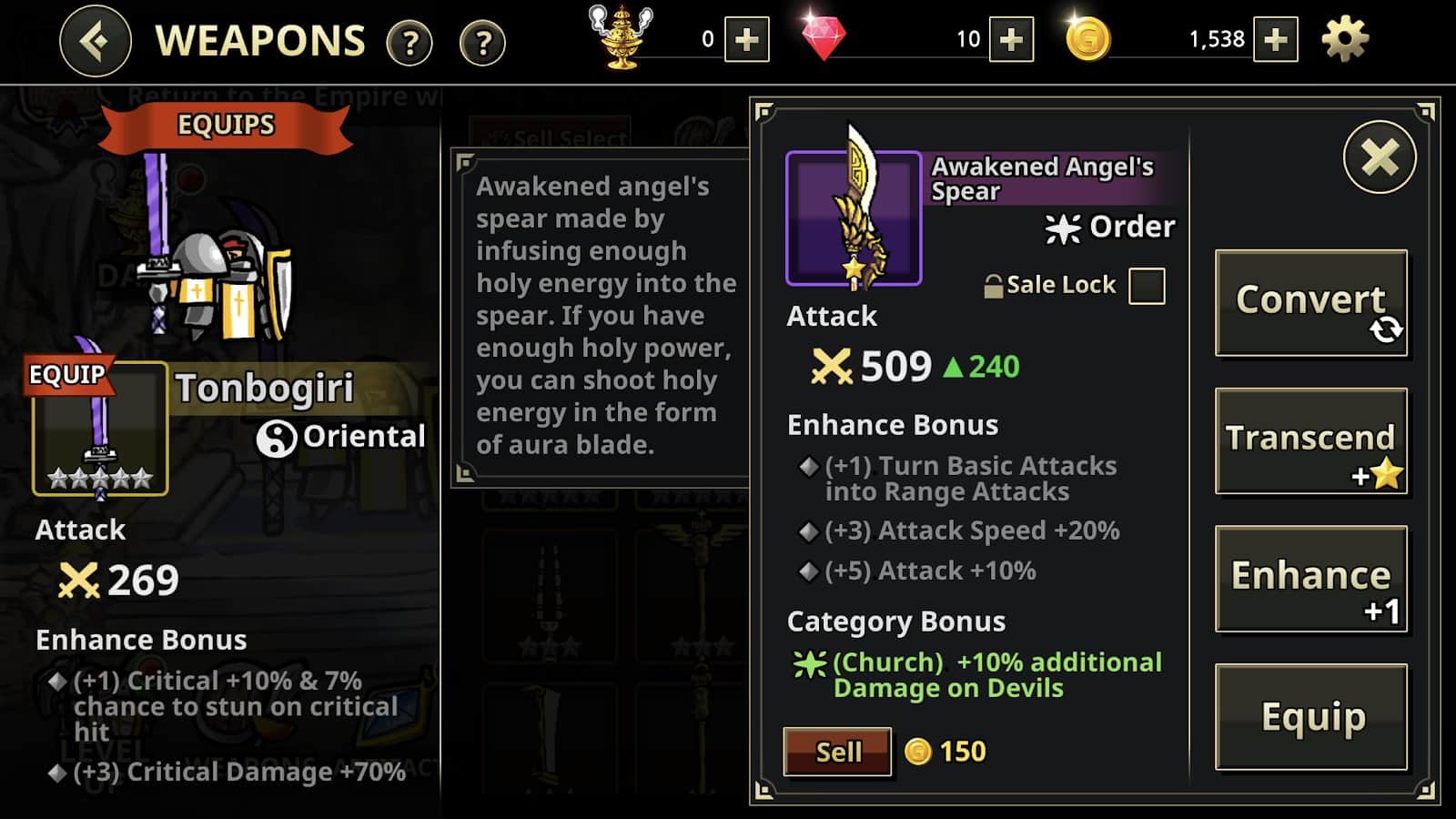This screenshot has height=819, width=1456.
Task: Add more gold coins
Action: (1275, 40)
